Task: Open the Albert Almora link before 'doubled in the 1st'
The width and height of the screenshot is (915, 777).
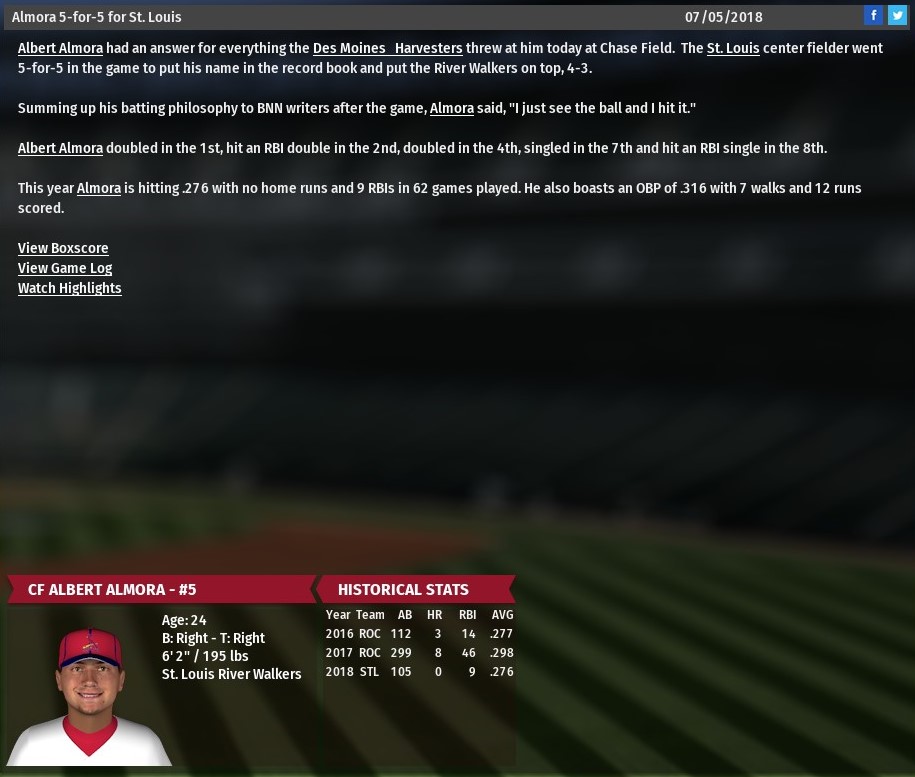Action: tap(60, 148)
